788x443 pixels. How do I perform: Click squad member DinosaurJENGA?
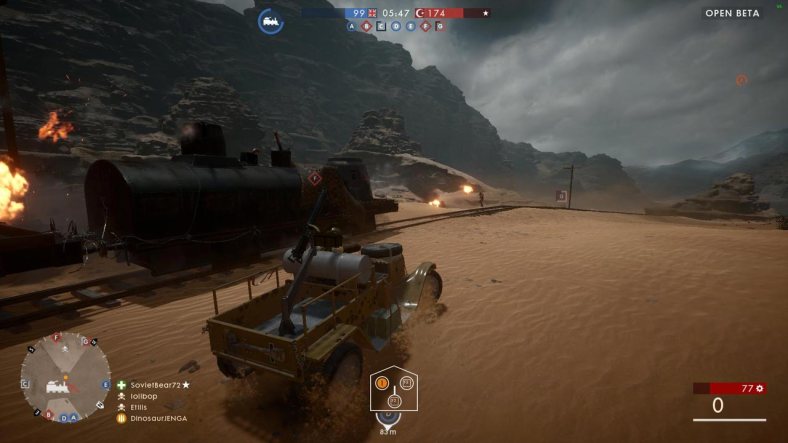pos(158,418)
